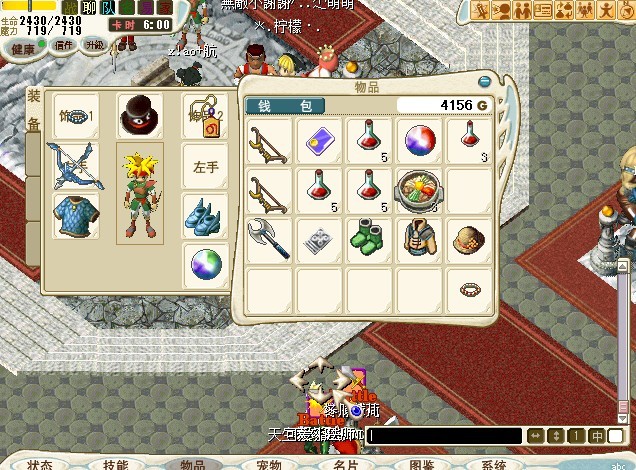Pick the red-white-blue orb in inventory
Screen dimensions: 636x470
[419, 140]
